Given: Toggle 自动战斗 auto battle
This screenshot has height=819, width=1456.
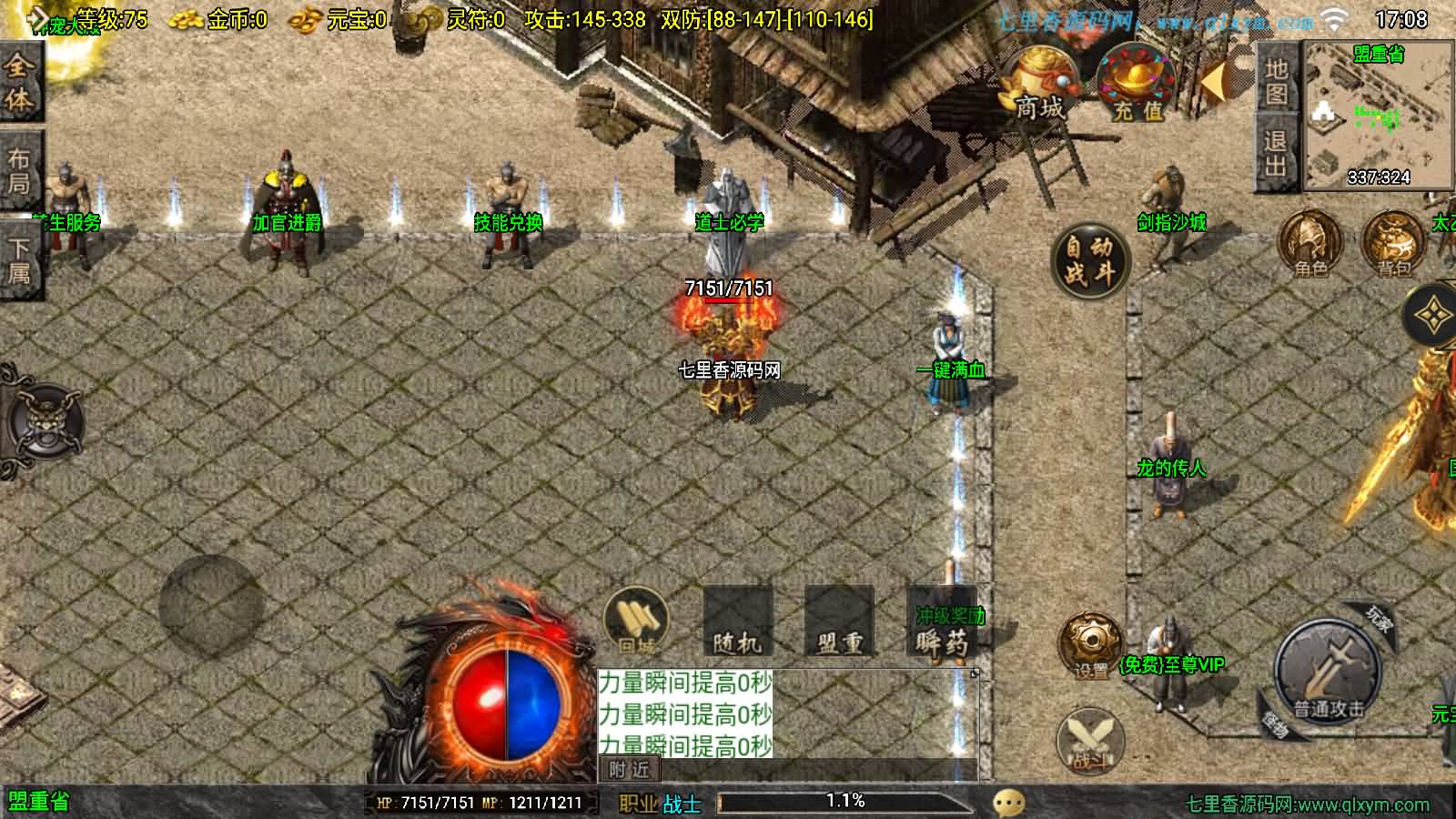Looking at the screenshot, I should [x=1089, y=259].
